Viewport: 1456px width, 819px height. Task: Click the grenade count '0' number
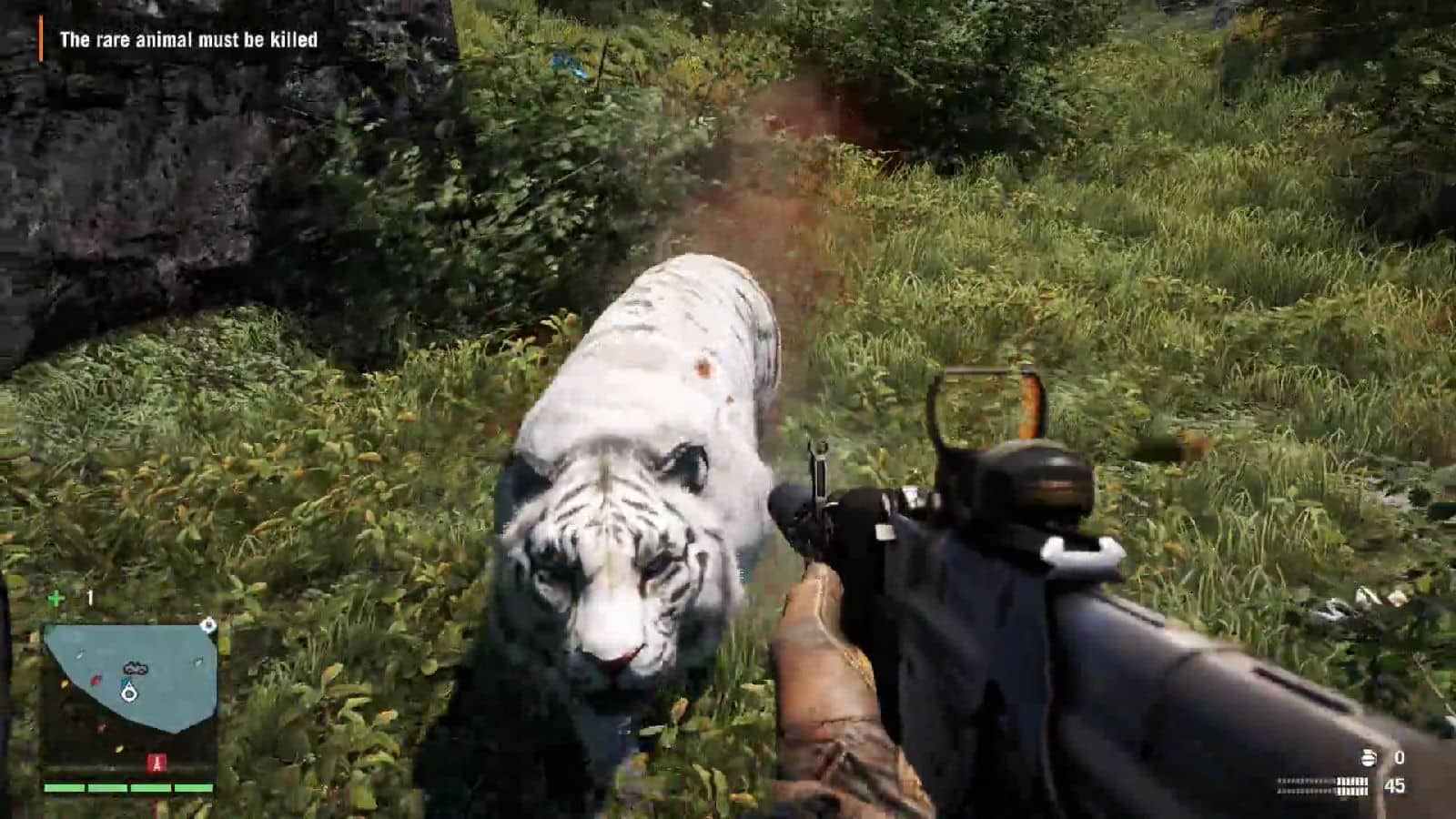[1400, 756]
